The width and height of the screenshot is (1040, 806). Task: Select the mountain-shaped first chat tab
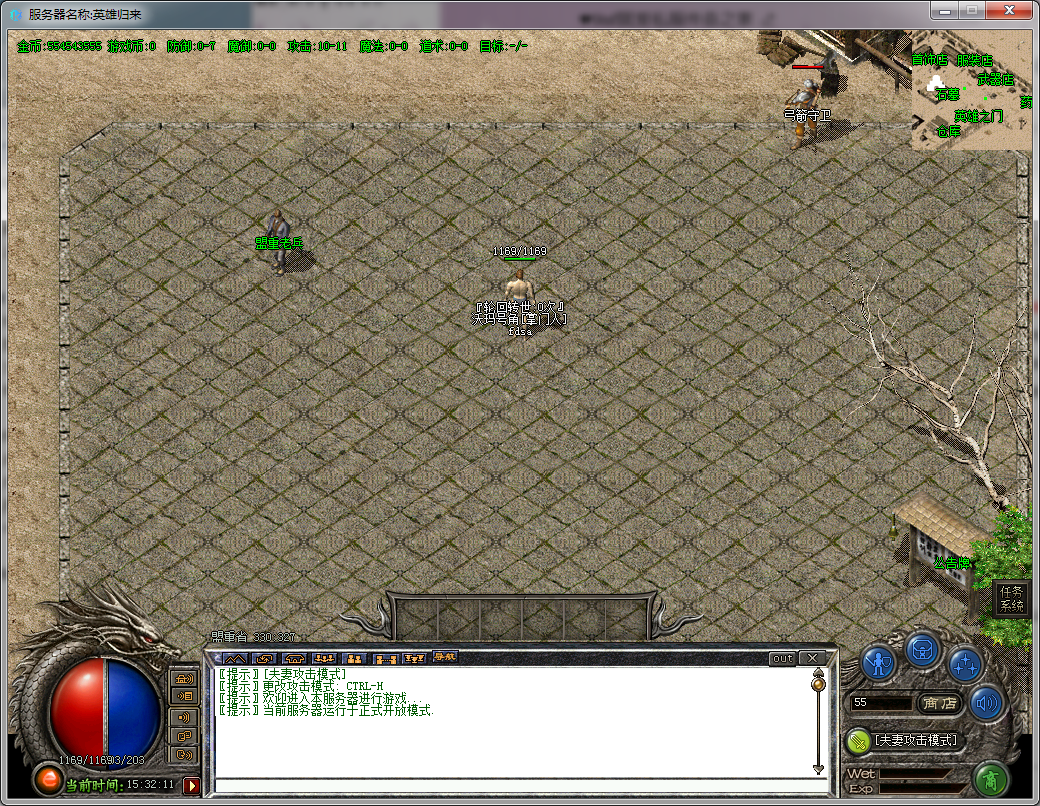[x=234, y=658]
